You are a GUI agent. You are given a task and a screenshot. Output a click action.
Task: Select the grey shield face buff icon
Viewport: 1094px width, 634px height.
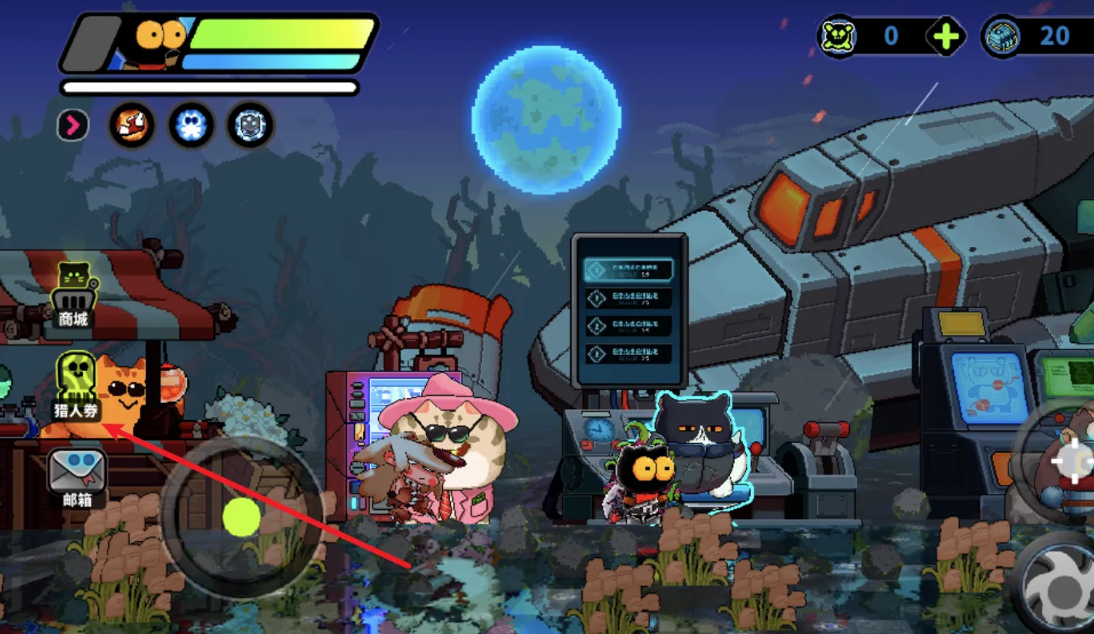point(250,125)
